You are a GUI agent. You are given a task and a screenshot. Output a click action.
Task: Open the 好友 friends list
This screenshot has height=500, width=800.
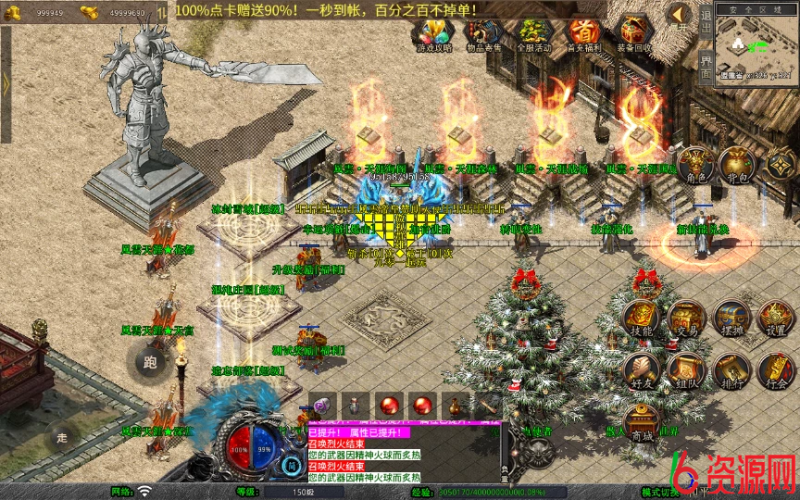tap(642, 371)
